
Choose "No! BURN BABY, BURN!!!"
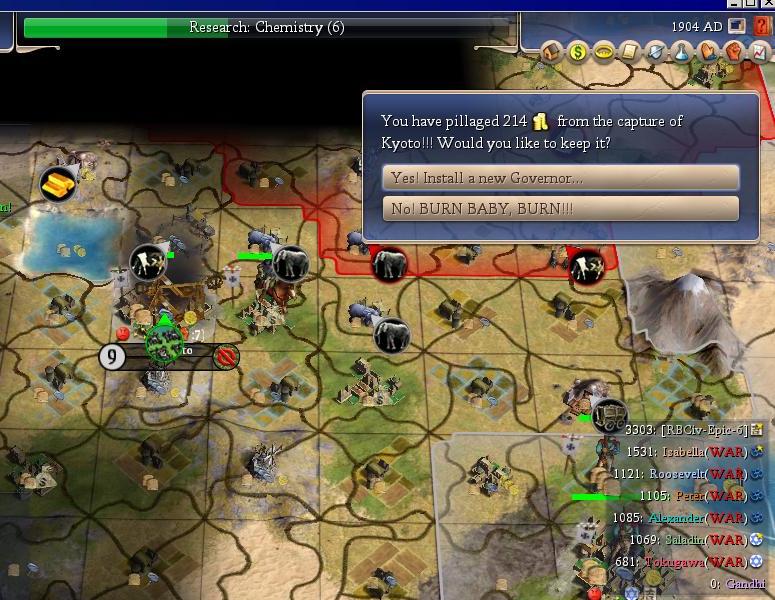[560, 209]
